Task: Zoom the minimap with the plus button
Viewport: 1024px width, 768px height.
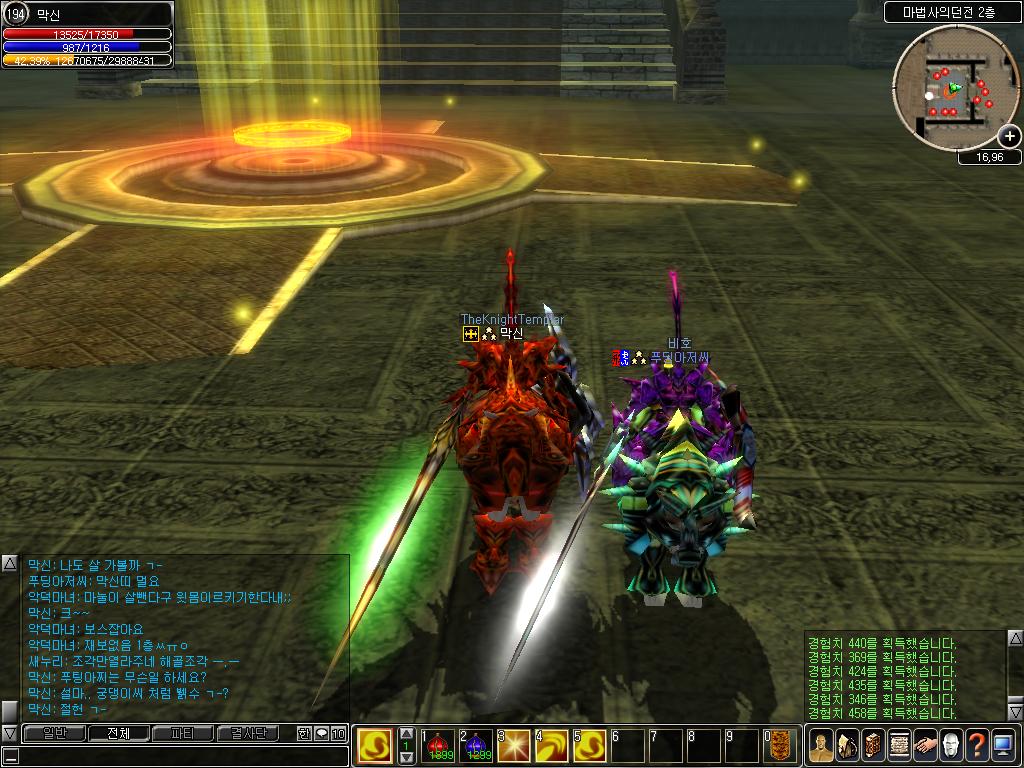Action: pos(1009,137)
